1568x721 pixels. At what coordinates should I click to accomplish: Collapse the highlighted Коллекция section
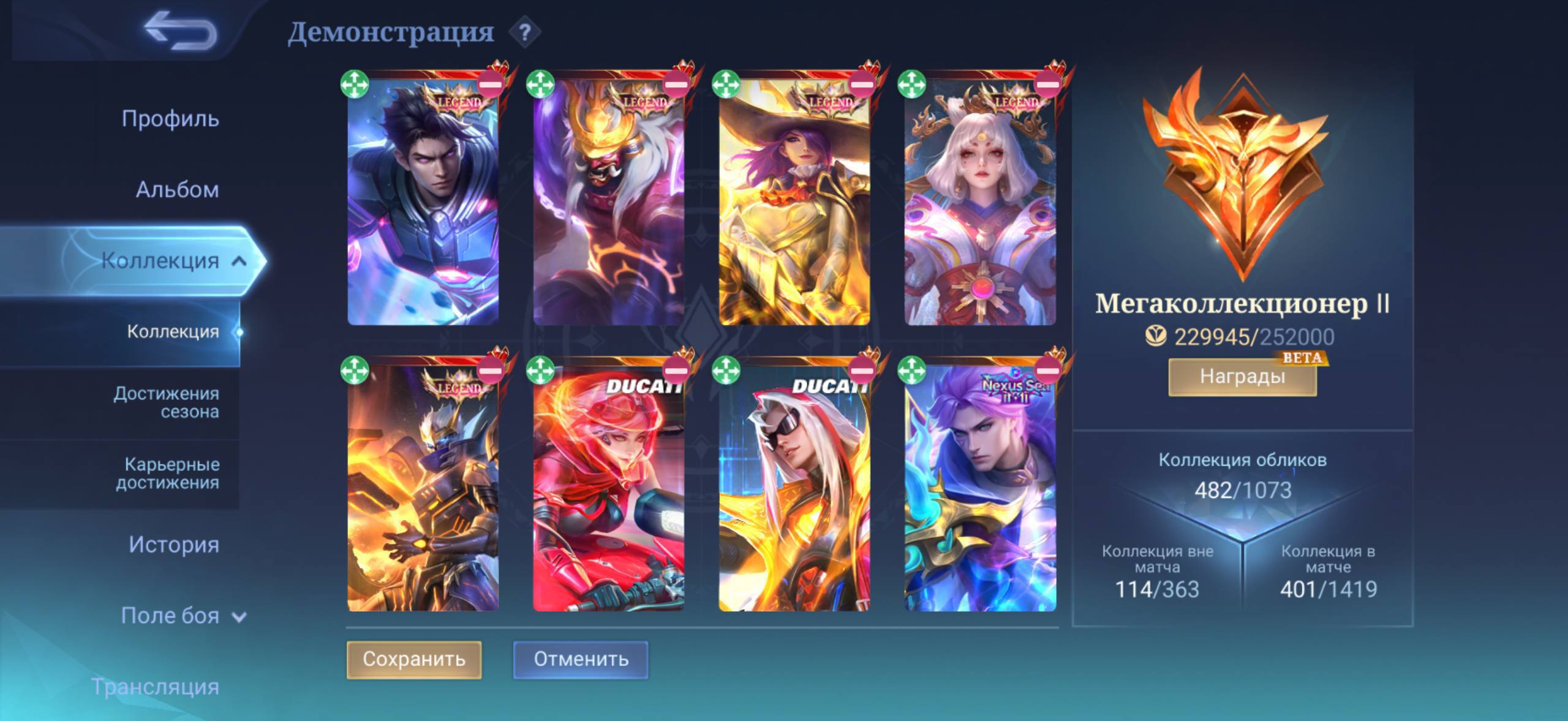(239, 262)
